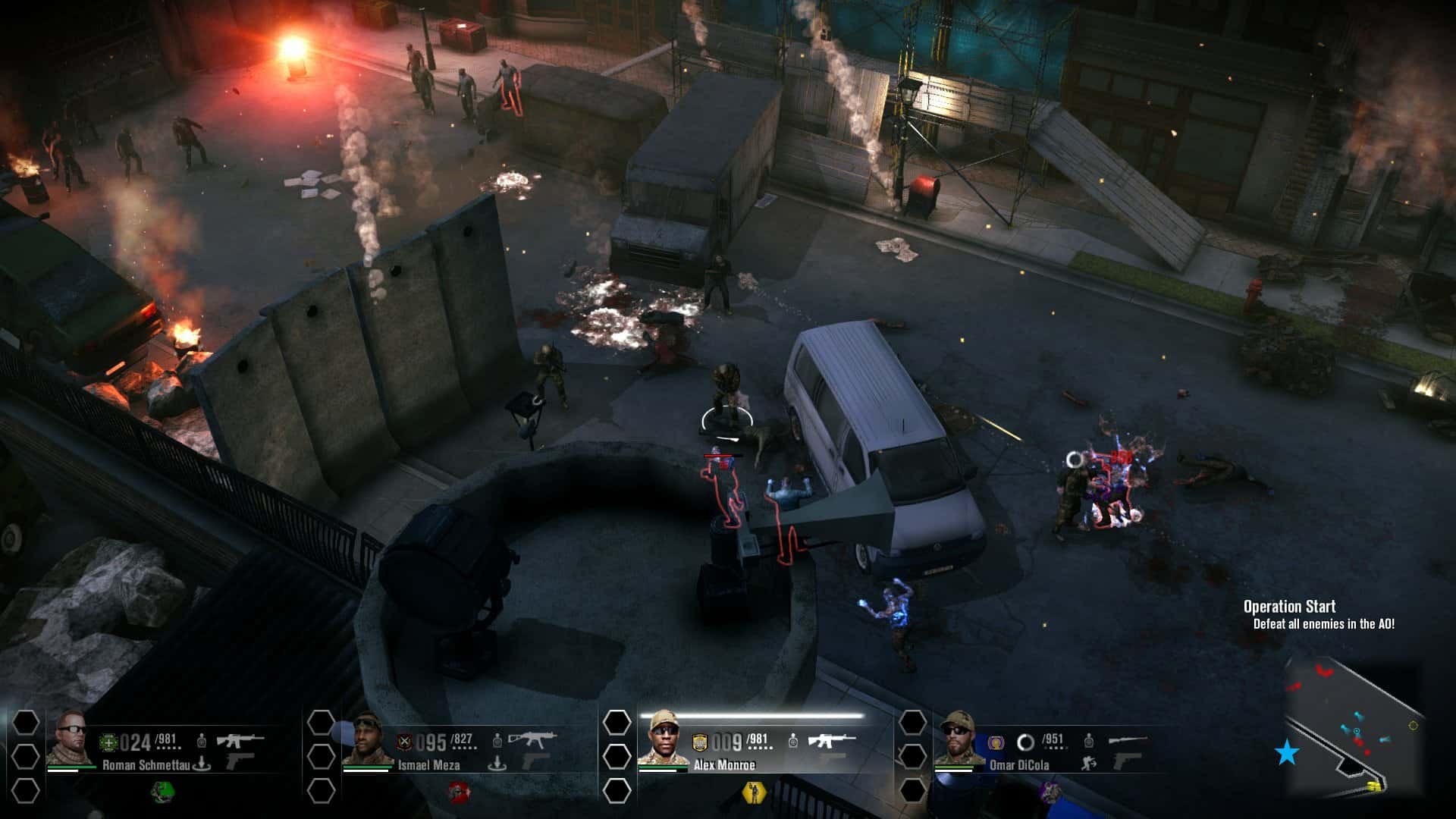The height and width of the screenshot is (819, 1456).
Task: Select Ismael Meza's SMG weapon icon
Action: pyautogui.click(x=531, y=739)
